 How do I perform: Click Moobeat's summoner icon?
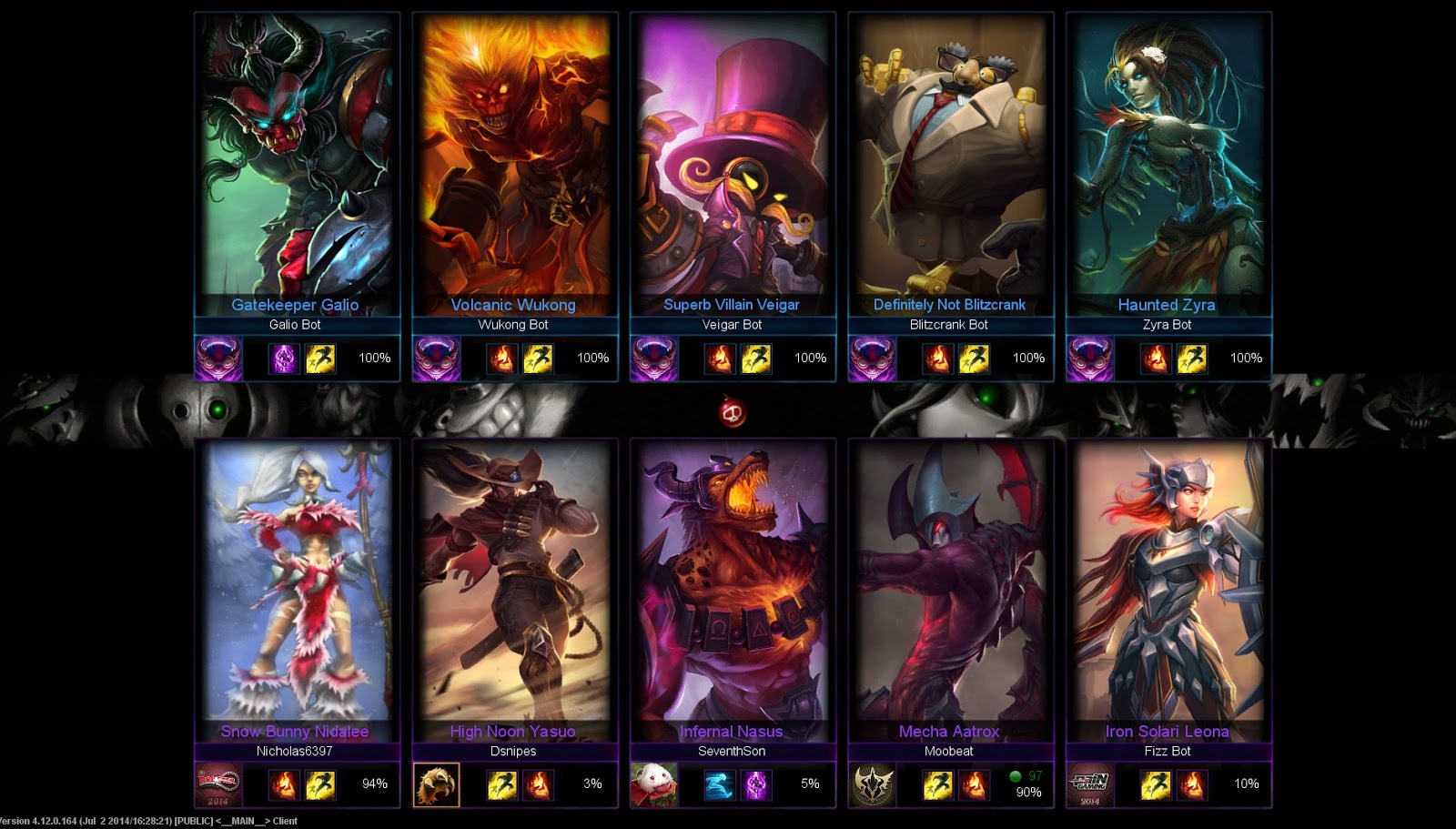coord(872,784)
